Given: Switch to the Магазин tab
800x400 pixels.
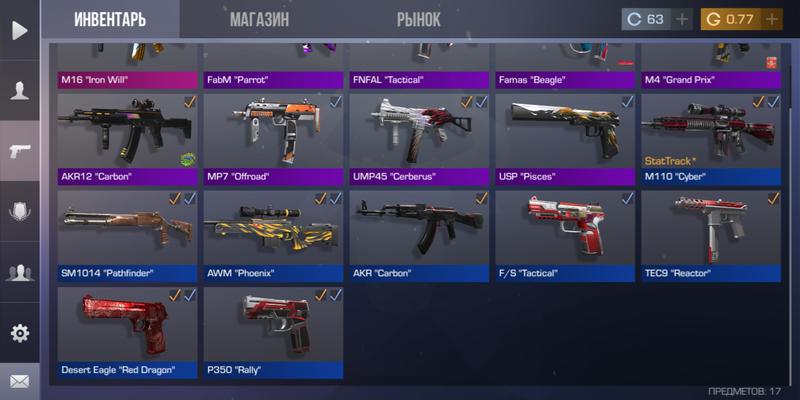Looking at the screenshot, I should [x=259, y=19].
